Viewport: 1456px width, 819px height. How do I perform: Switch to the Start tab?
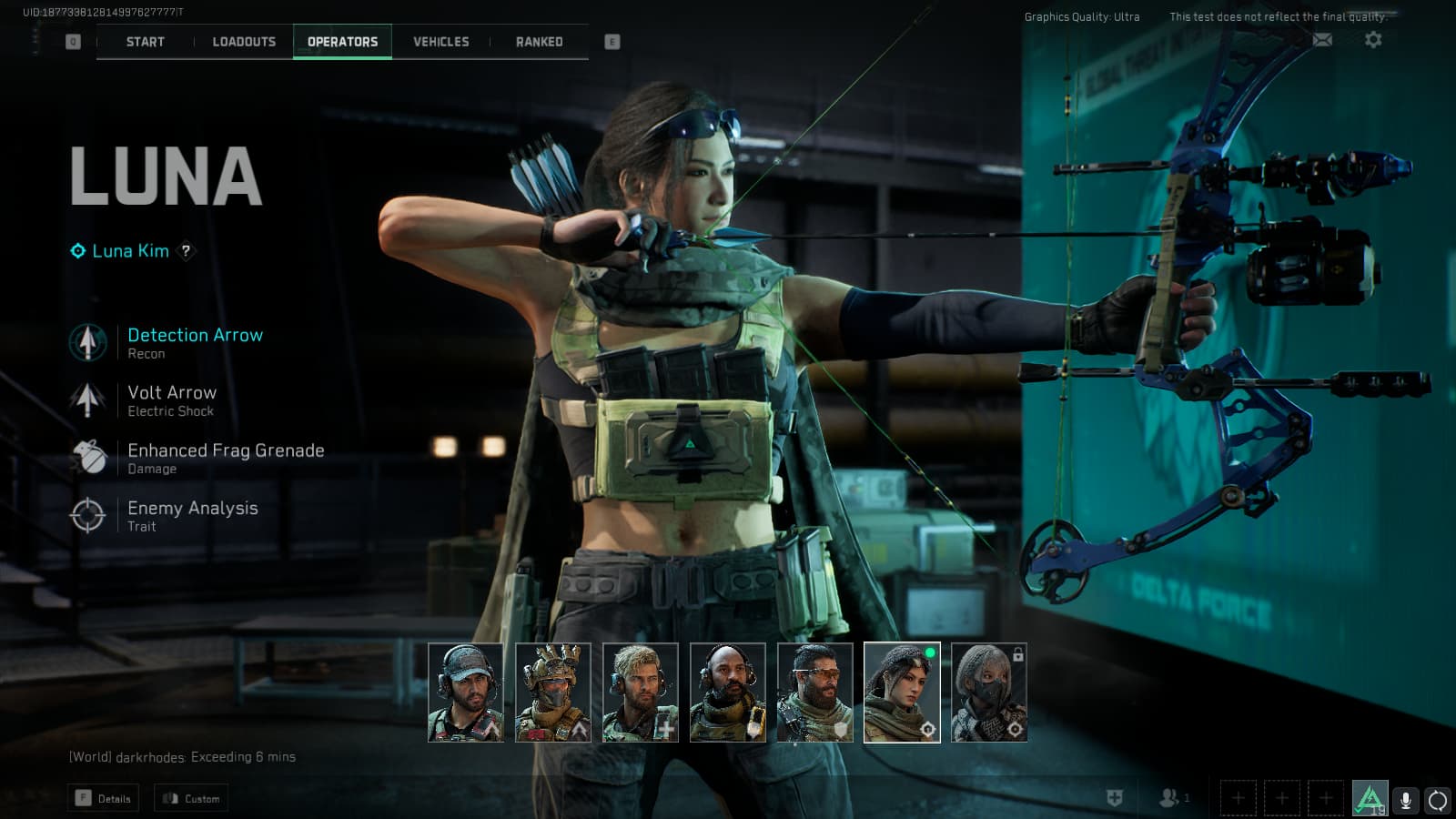click(146, 42)
